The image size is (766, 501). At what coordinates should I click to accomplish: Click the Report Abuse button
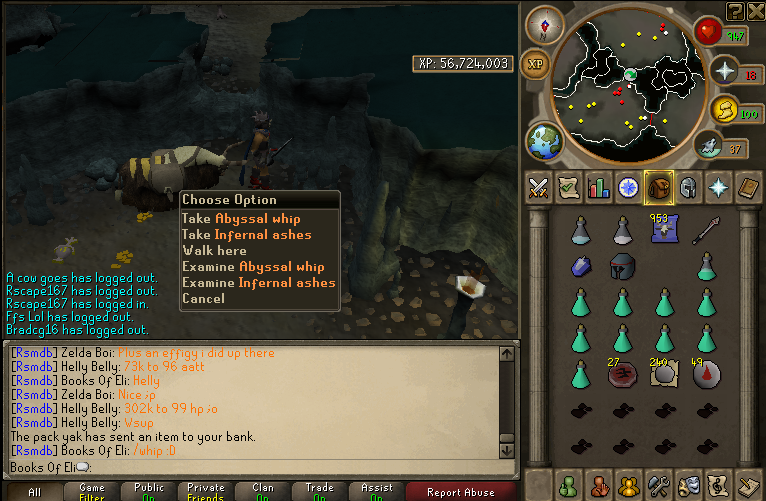[461, 491]
